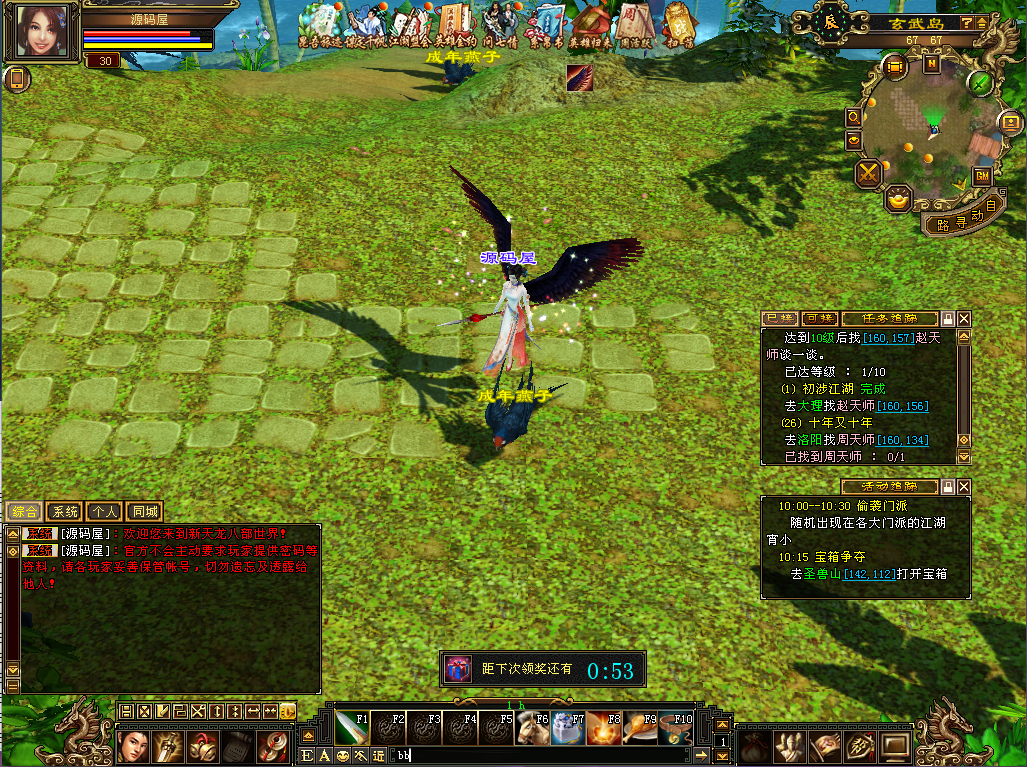Open the gold ingot shop icon

pos(898,199)
